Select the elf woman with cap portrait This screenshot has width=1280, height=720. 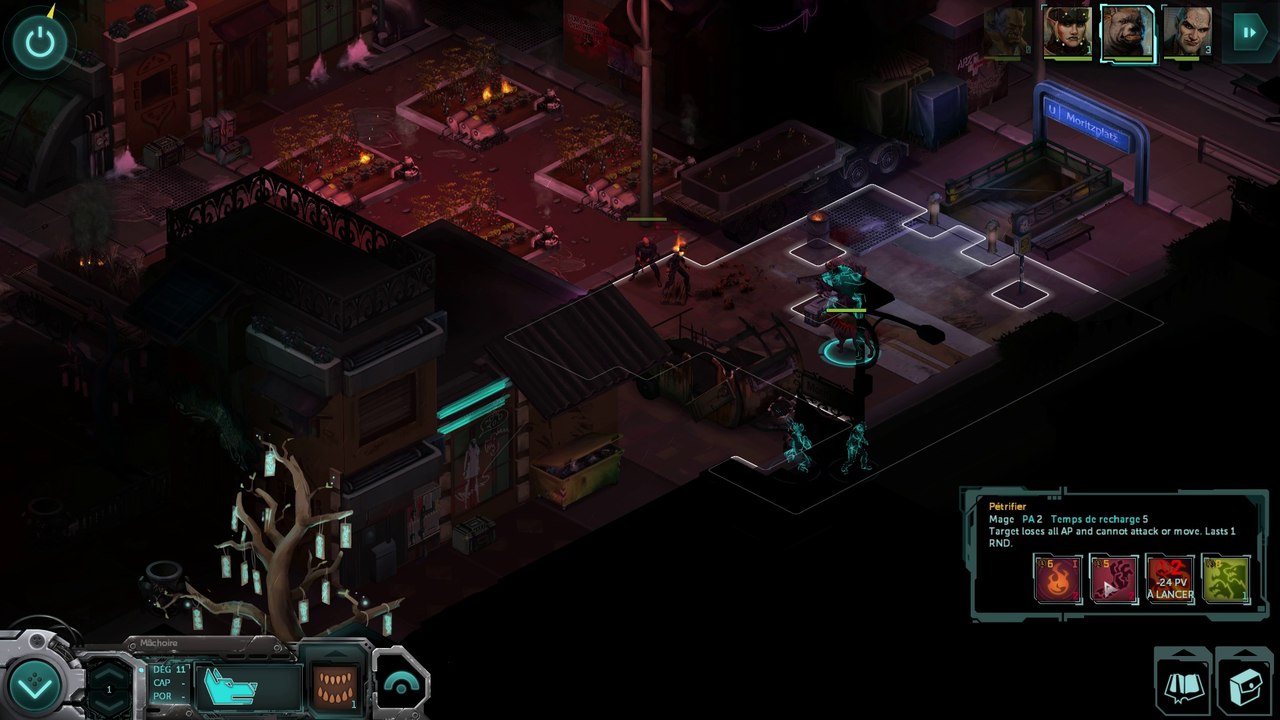point(1067,33)
